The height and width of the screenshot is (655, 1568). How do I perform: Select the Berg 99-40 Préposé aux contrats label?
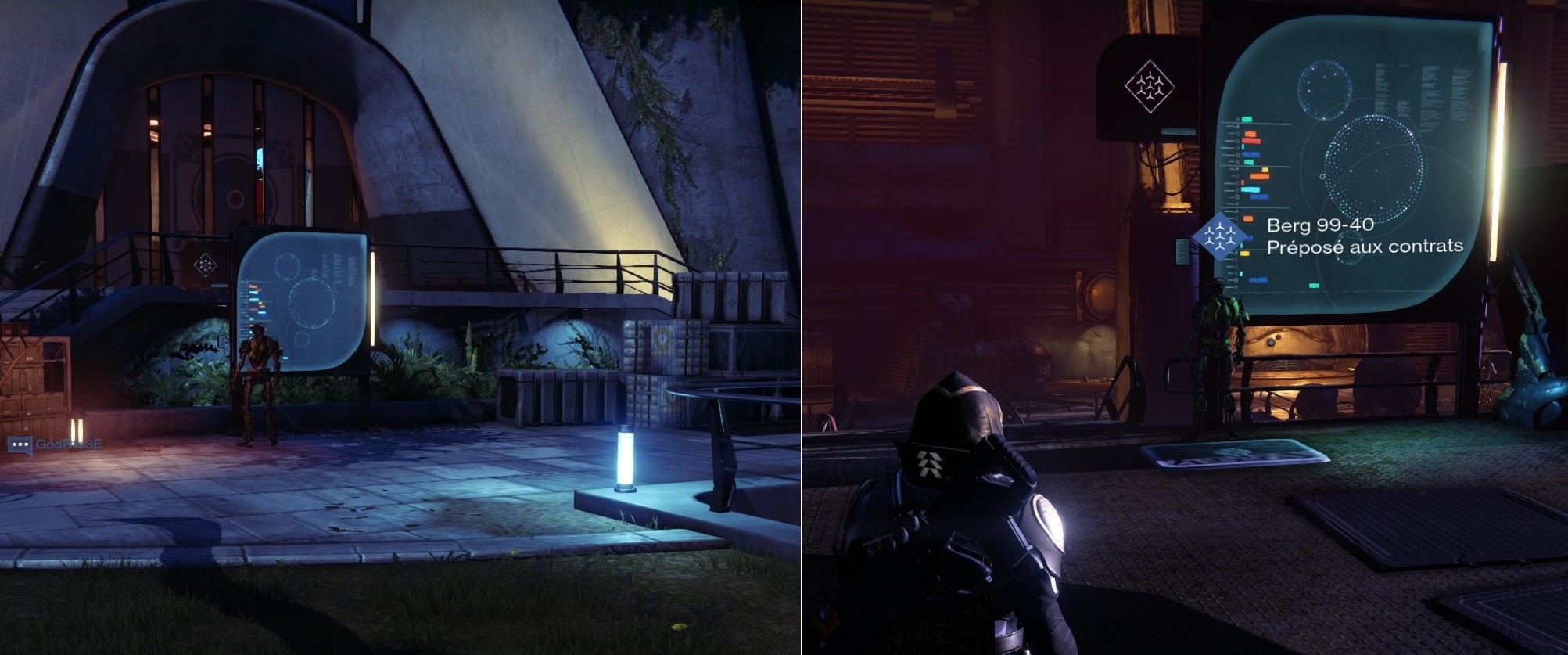[1364, 236]
